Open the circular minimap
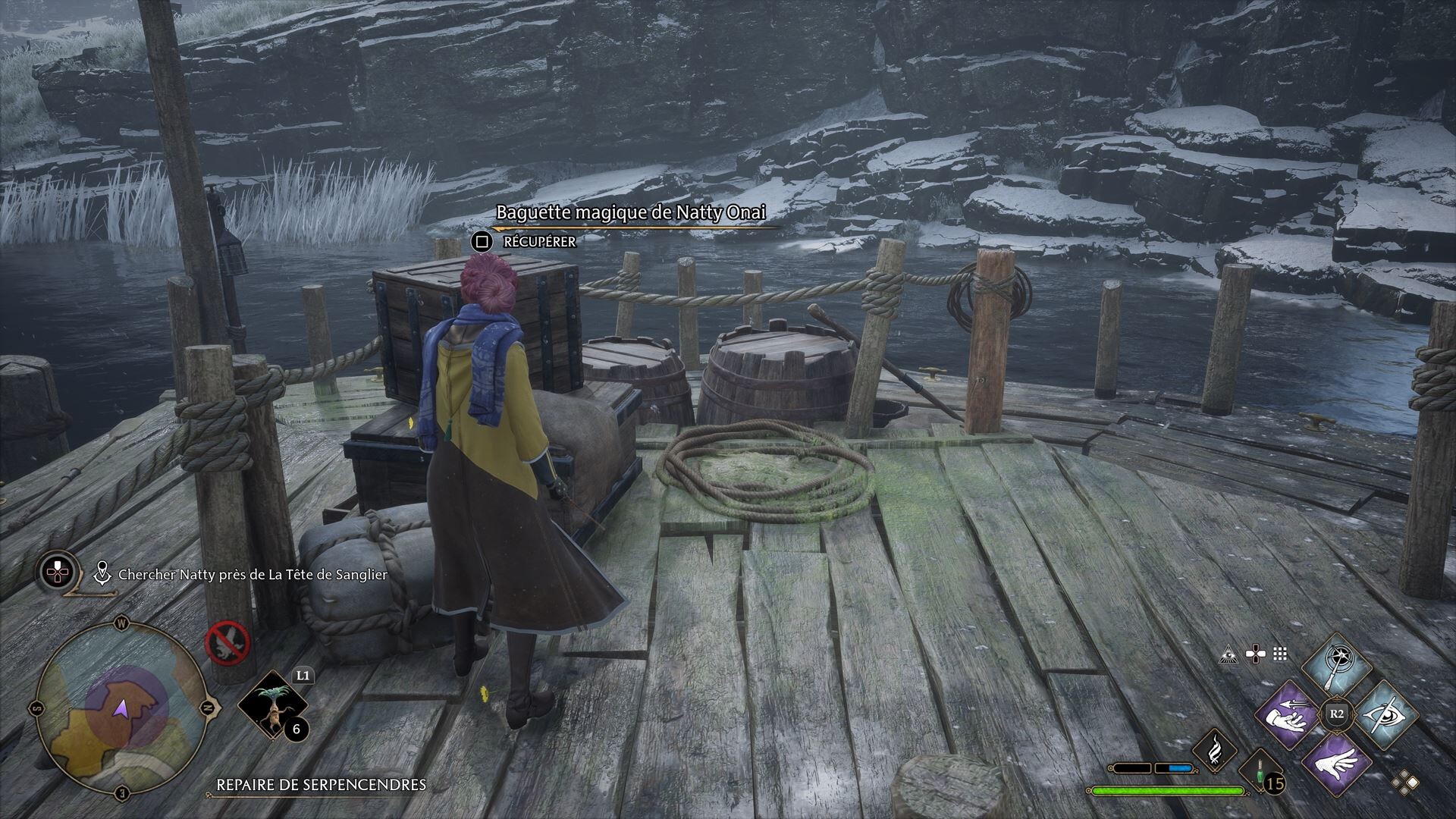Viewport: 1456px width, 819px height. pos(121,708)
